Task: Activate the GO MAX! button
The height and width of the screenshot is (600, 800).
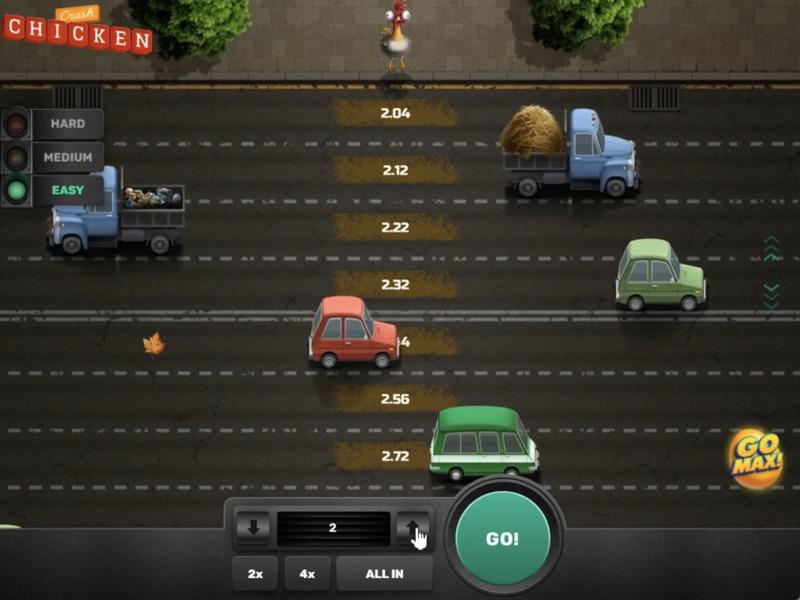Action: [755, 459]
